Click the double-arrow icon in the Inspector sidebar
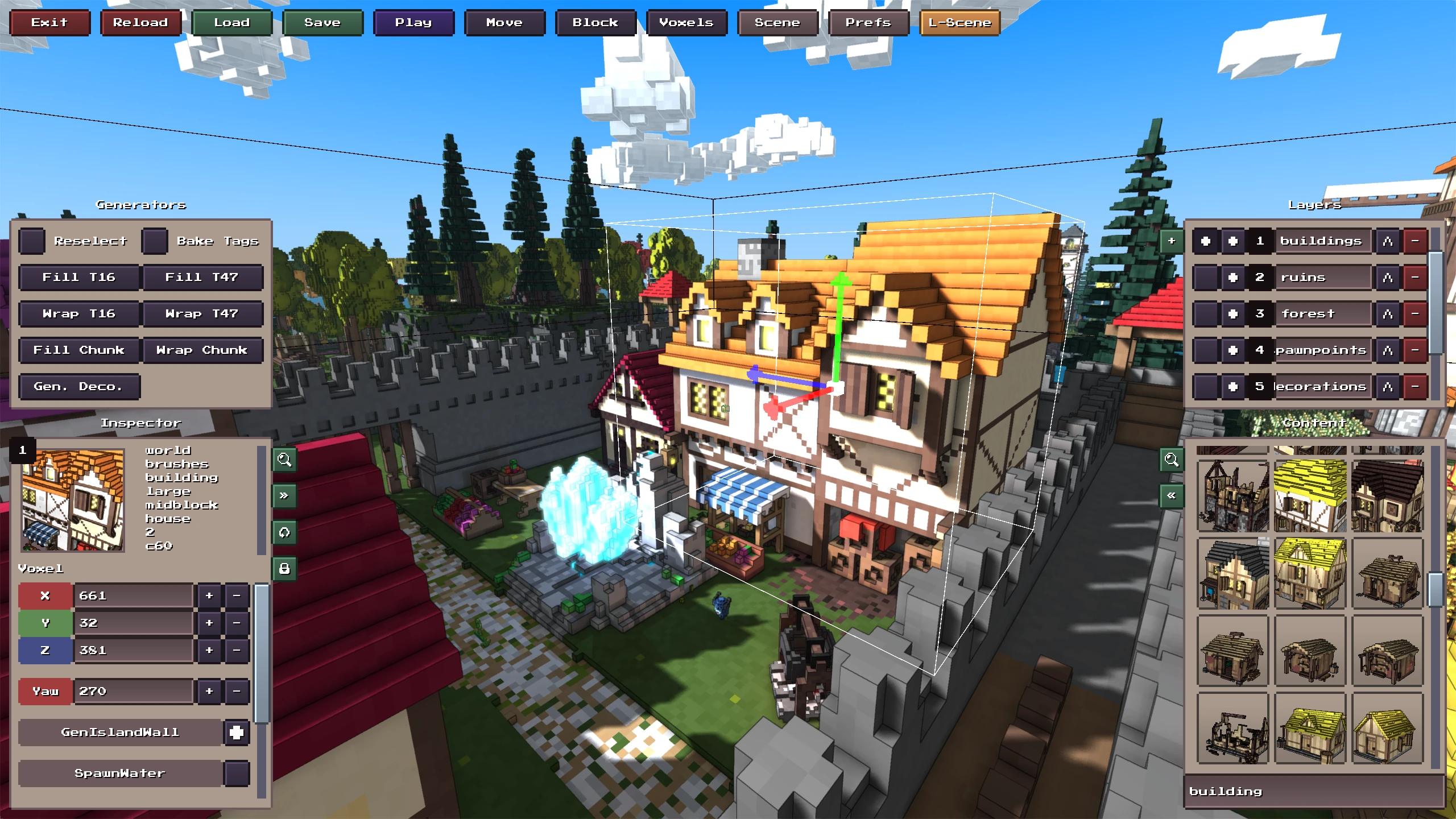Image resolution: width=1456 pixels, height=819 pixels. click(x=284, y=496)
